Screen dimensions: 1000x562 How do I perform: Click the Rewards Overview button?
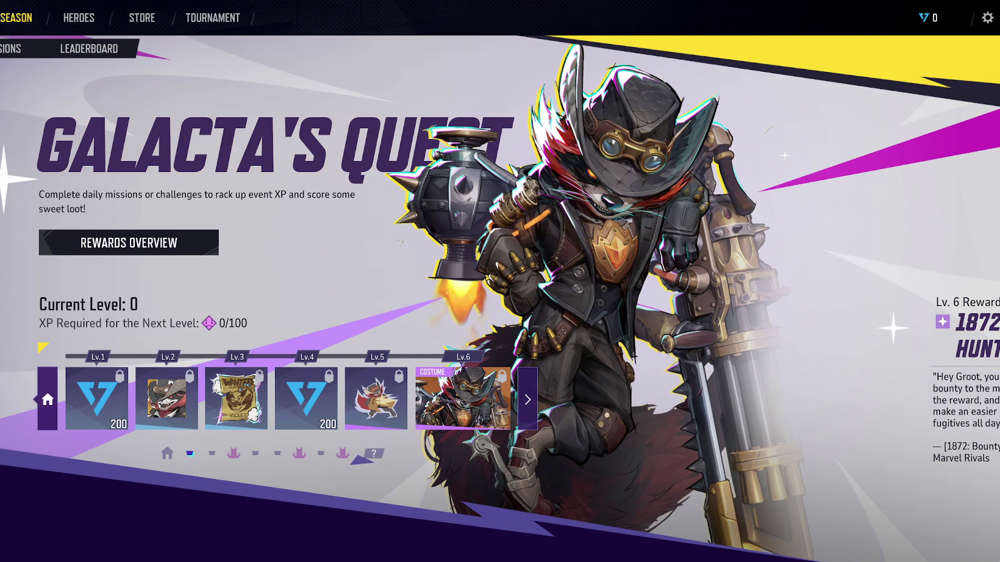point(129,242)
